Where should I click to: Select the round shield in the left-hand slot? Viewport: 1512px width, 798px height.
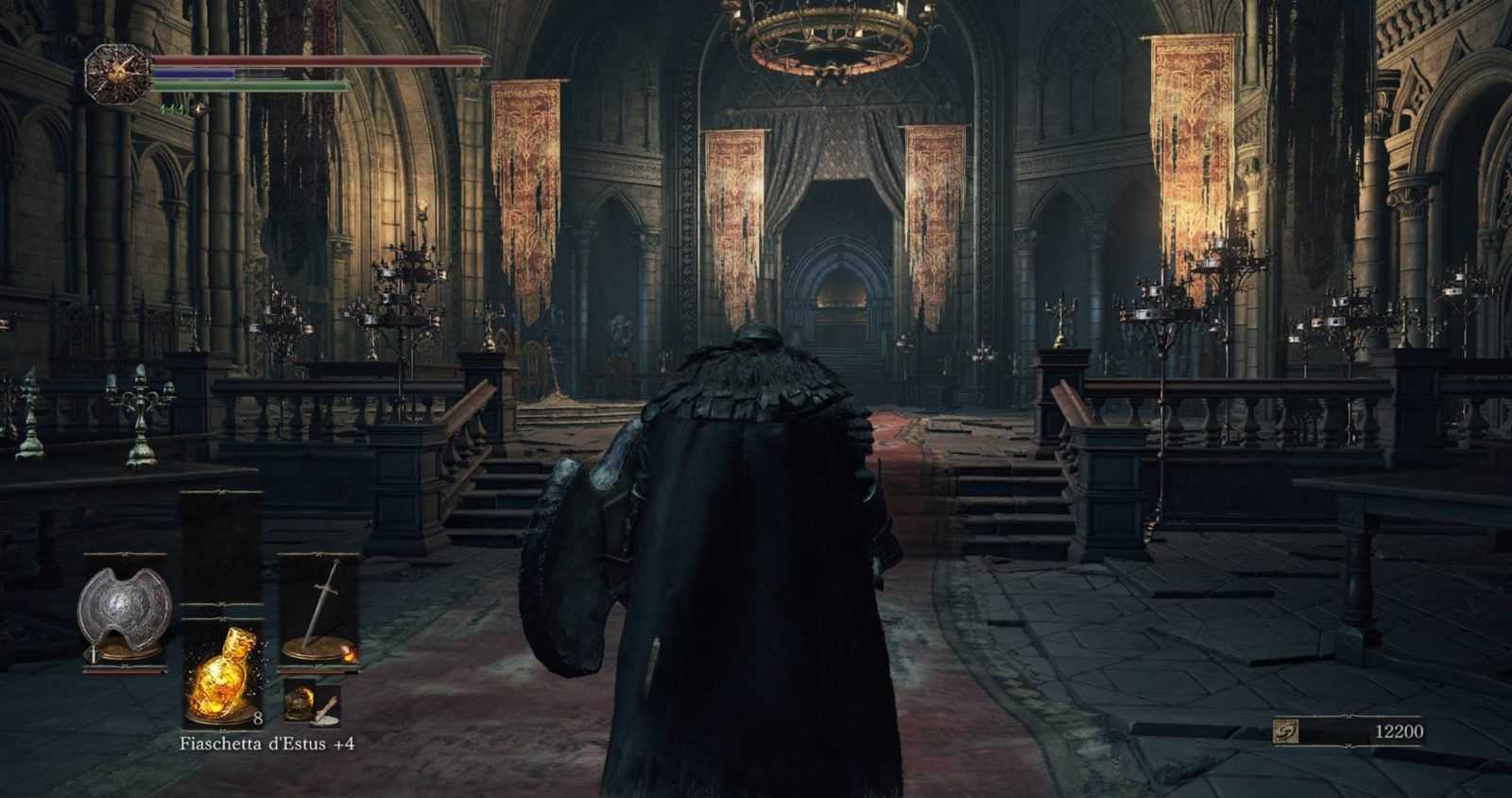[124, 610]
